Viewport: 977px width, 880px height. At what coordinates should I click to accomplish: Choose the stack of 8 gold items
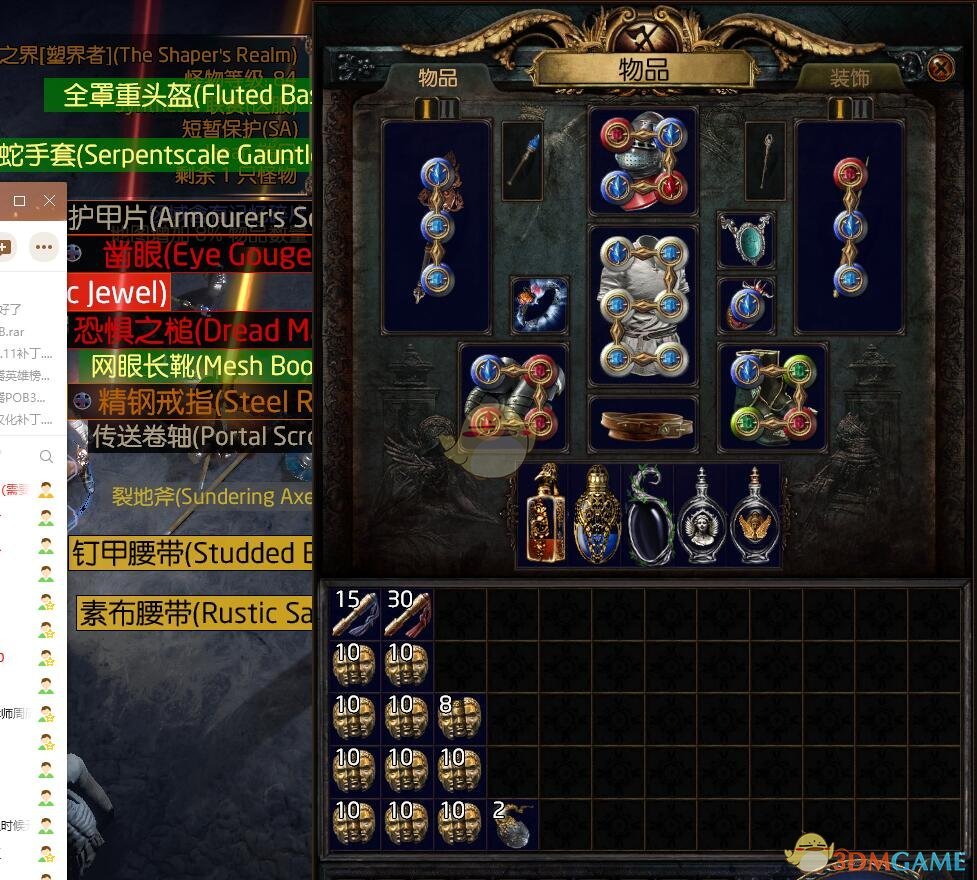pyautogui.click(x=459, y=718)
